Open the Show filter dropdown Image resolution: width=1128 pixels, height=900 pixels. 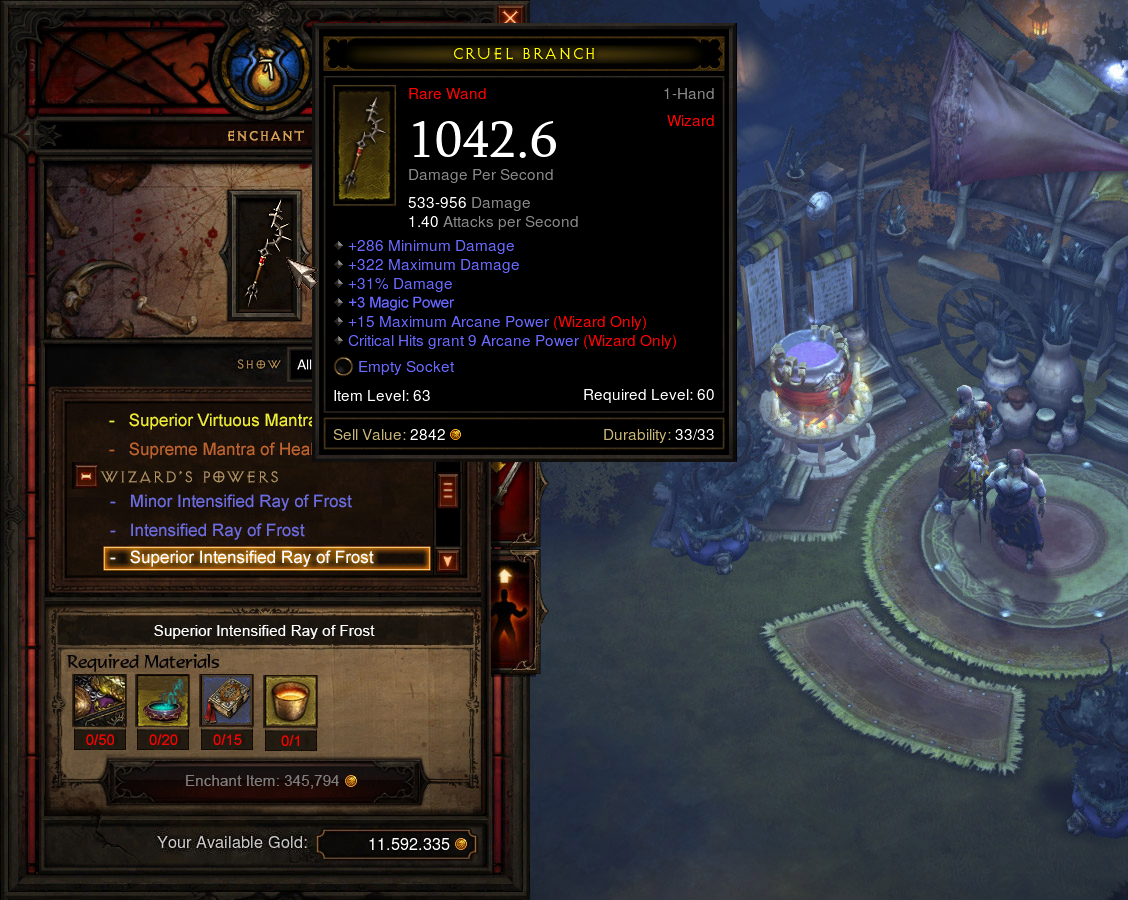[x=302, y=365]
